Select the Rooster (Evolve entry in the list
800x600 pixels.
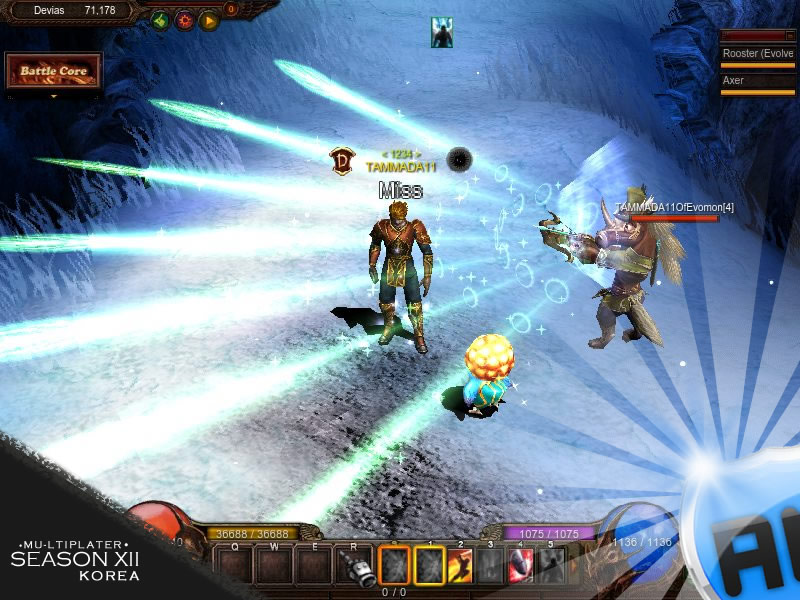pyautogui.click(x=758, y=53)
